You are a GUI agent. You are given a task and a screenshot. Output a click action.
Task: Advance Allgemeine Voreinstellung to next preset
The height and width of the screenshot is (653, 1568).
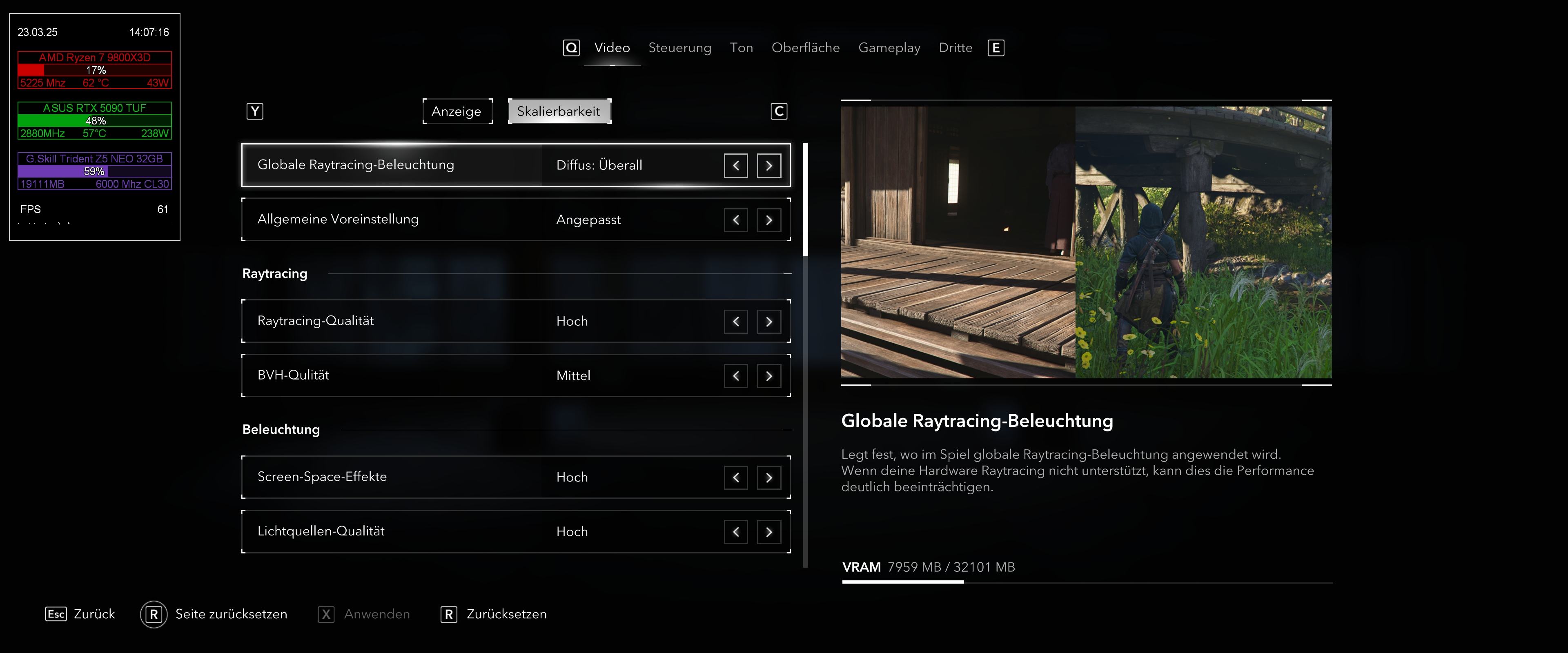(769, 220)
